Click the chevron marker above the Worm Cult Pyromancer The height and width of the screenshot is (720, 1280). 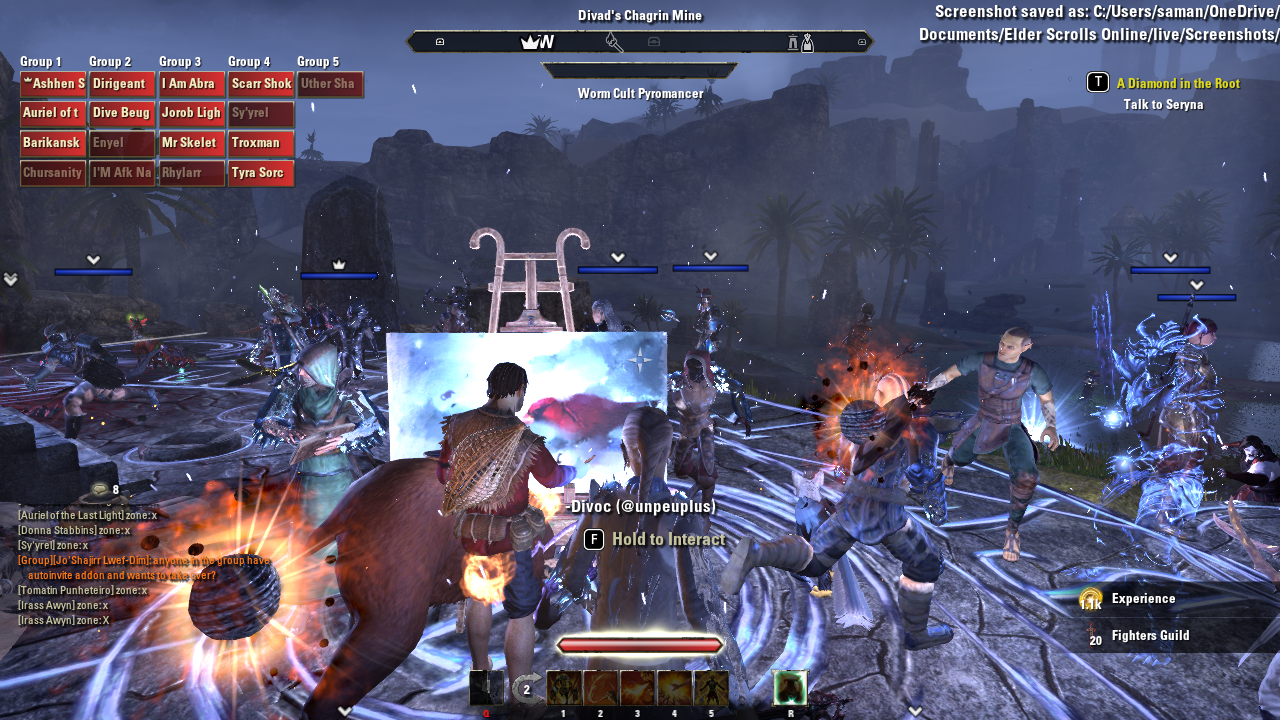click(x=617, y=255)
